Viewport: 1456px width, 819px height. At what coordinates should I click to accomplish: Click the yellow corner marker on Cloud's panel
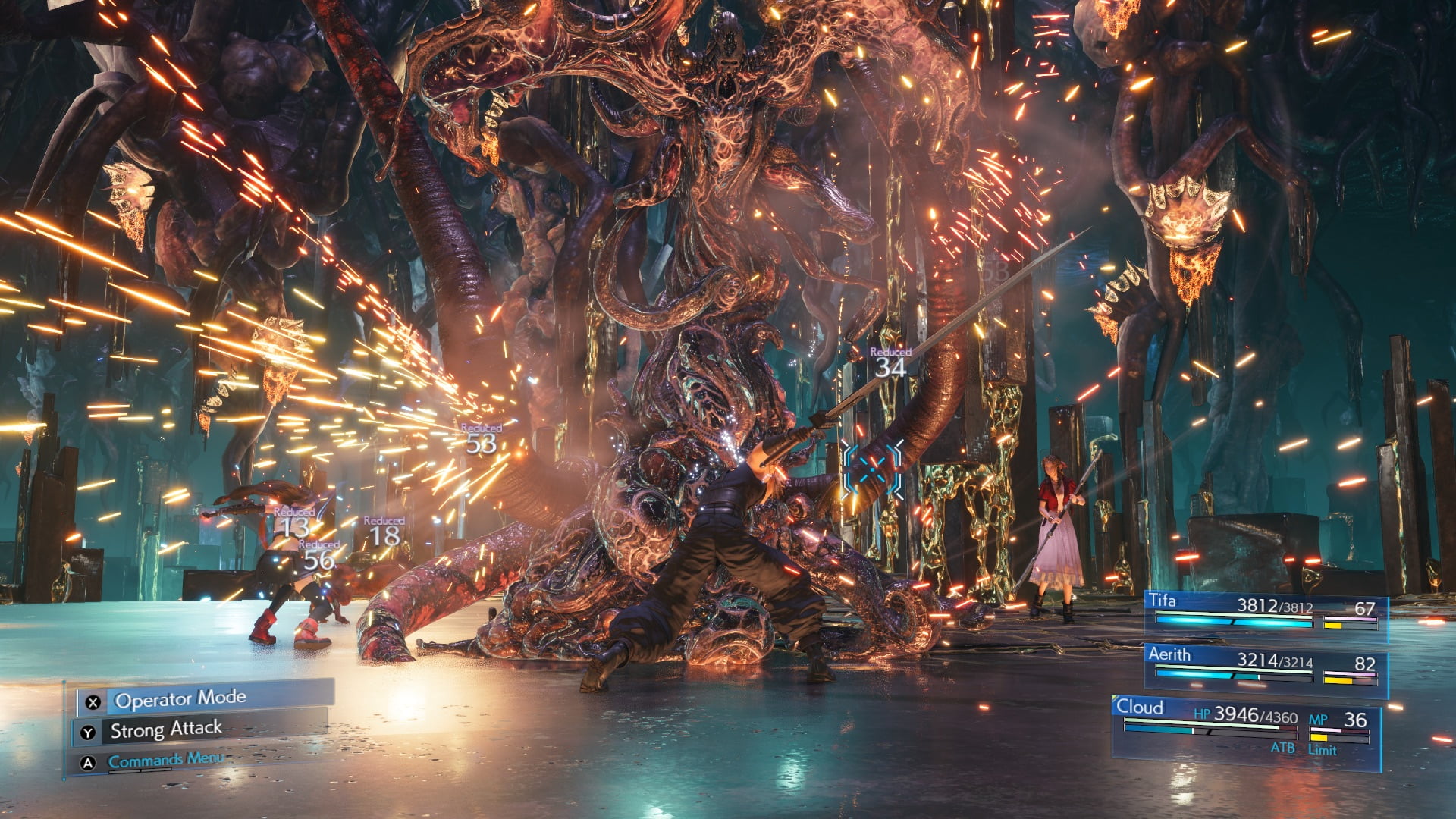[x=1115, y=697]
